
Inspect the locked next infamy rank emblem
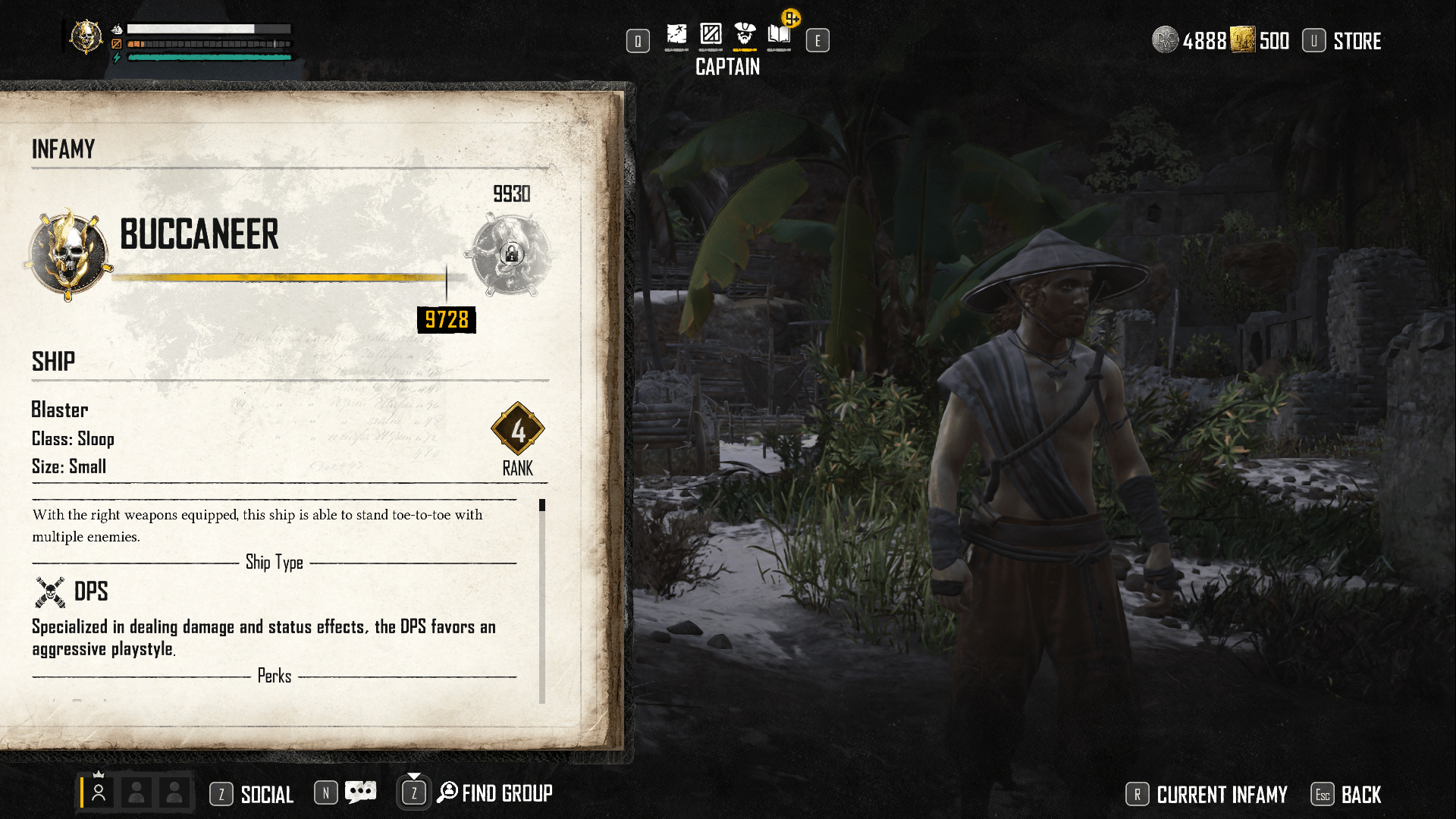pyautogui.click(x=511, y=254)
